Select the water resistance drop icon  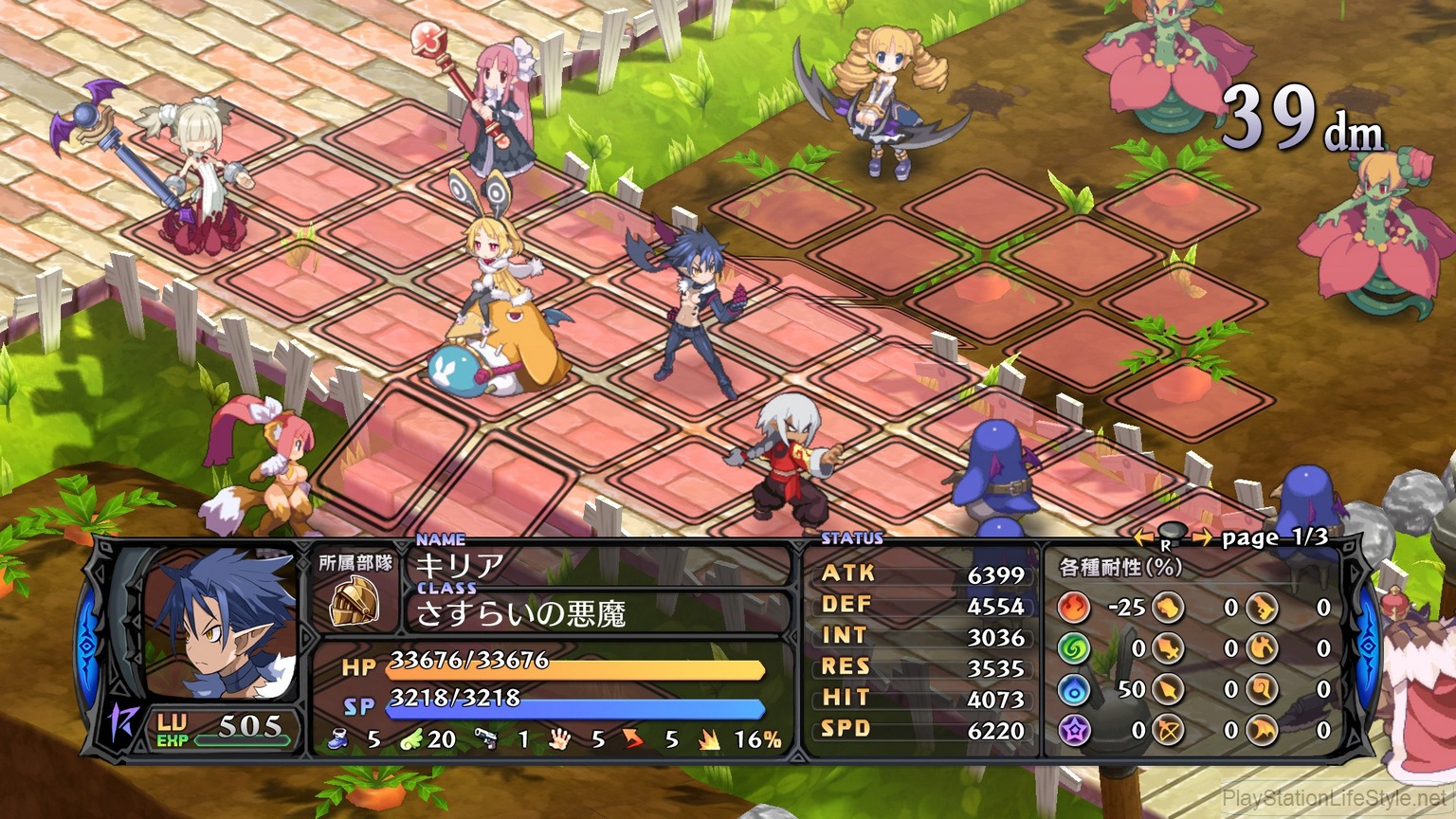pos(1075,689)
